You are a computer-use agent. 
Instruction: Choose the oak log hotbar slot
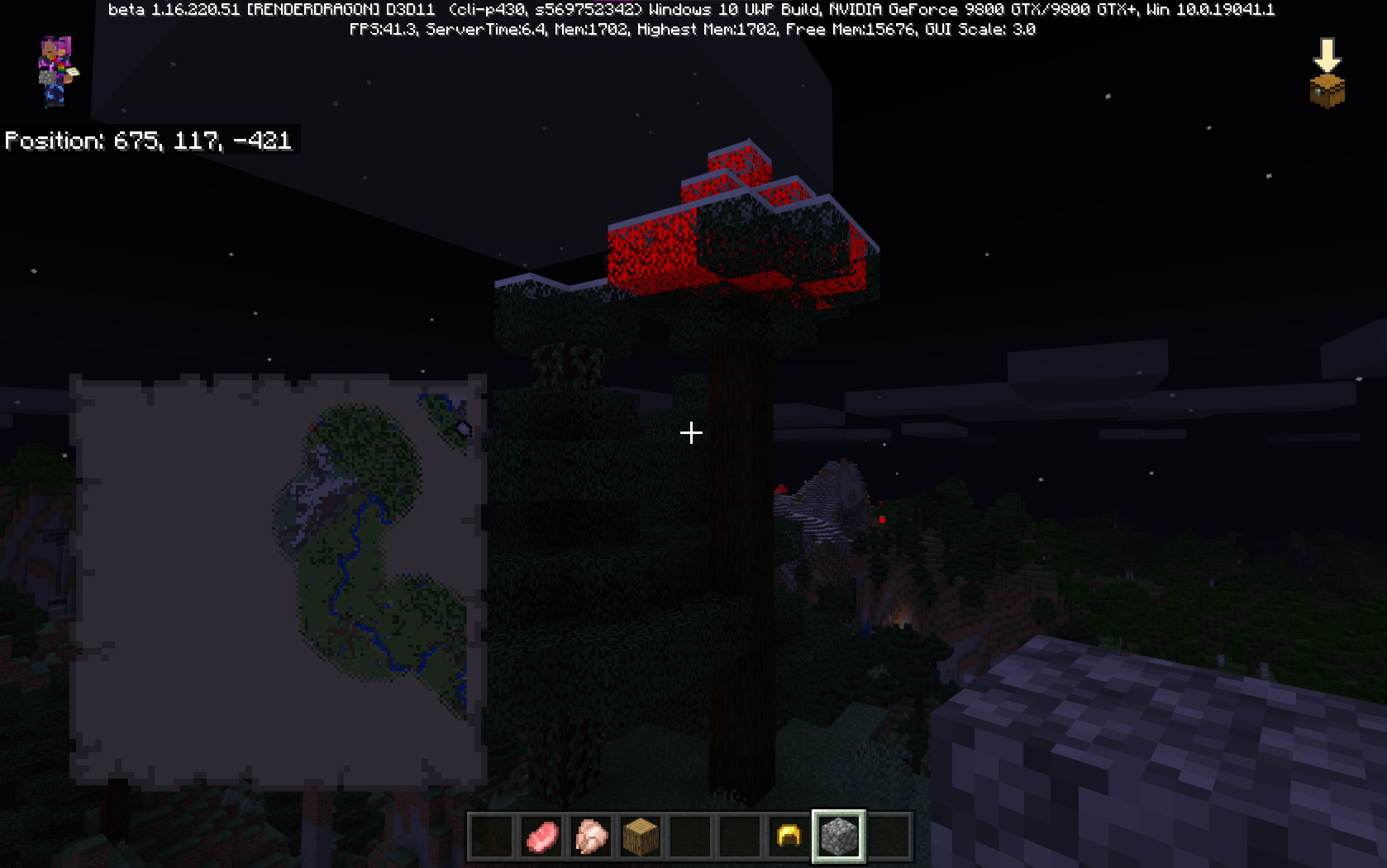pos(641,837)
